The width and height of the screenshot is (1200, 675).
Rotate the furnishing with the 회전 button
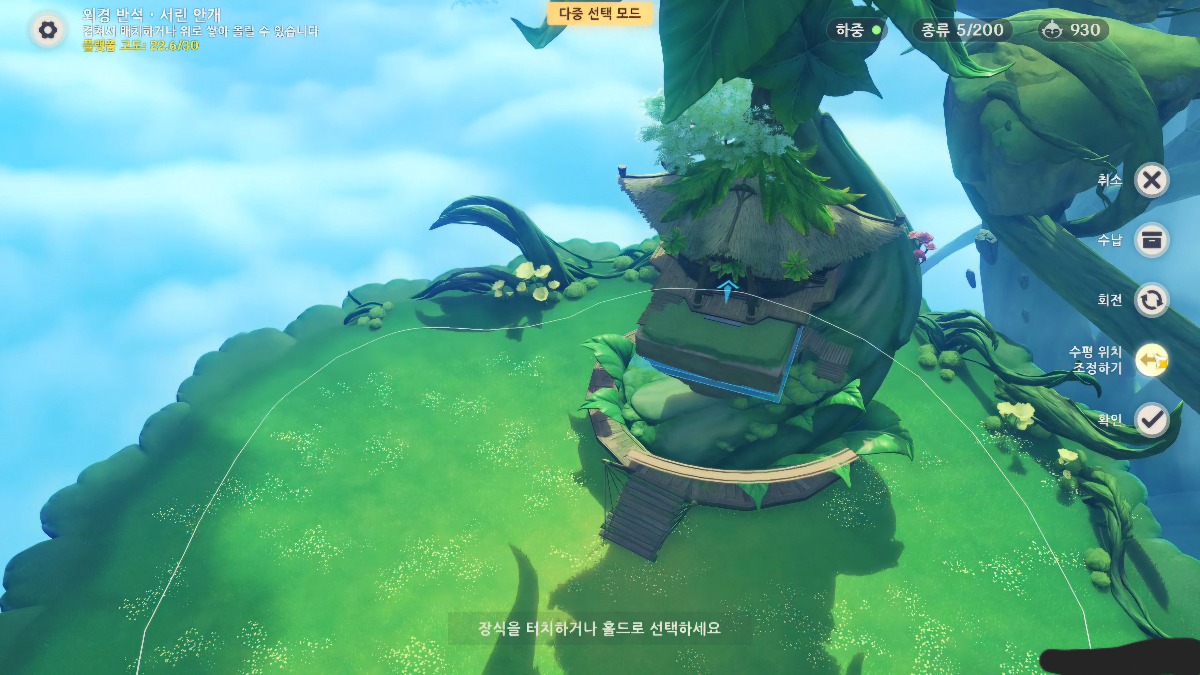coord(1152,299)
